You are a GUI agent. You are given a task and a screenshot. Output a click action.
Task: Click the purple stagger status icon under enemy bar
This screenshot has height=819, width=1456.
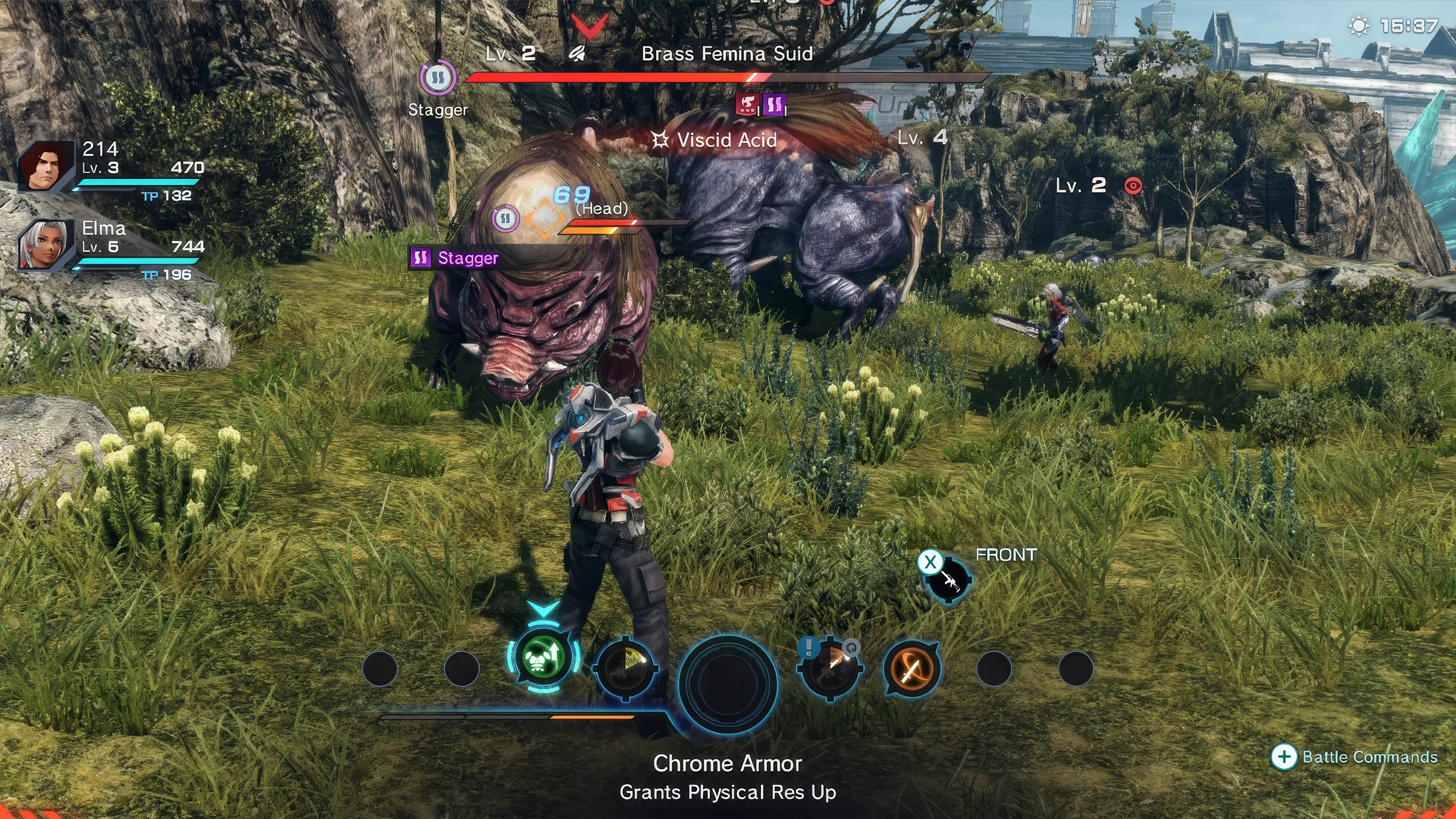click(x=773, y=105)
